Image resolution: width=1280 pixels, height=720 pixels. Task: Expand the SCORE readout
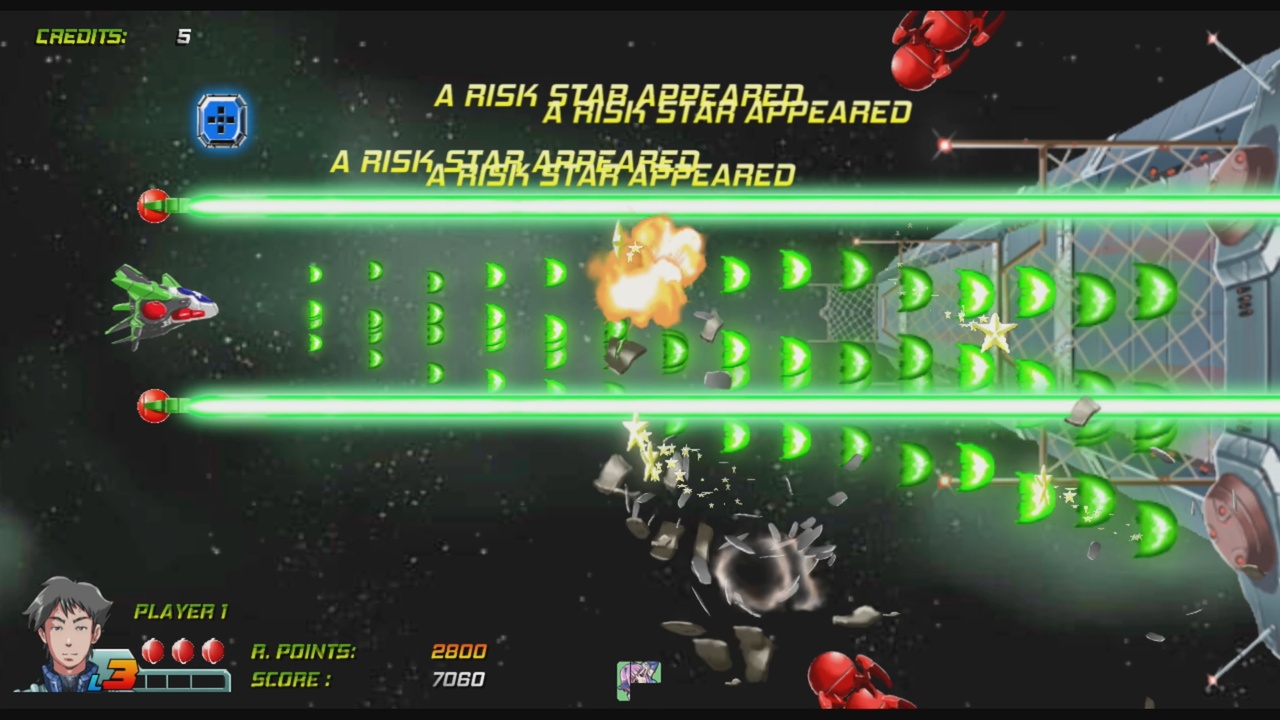[x=290, y=680]
